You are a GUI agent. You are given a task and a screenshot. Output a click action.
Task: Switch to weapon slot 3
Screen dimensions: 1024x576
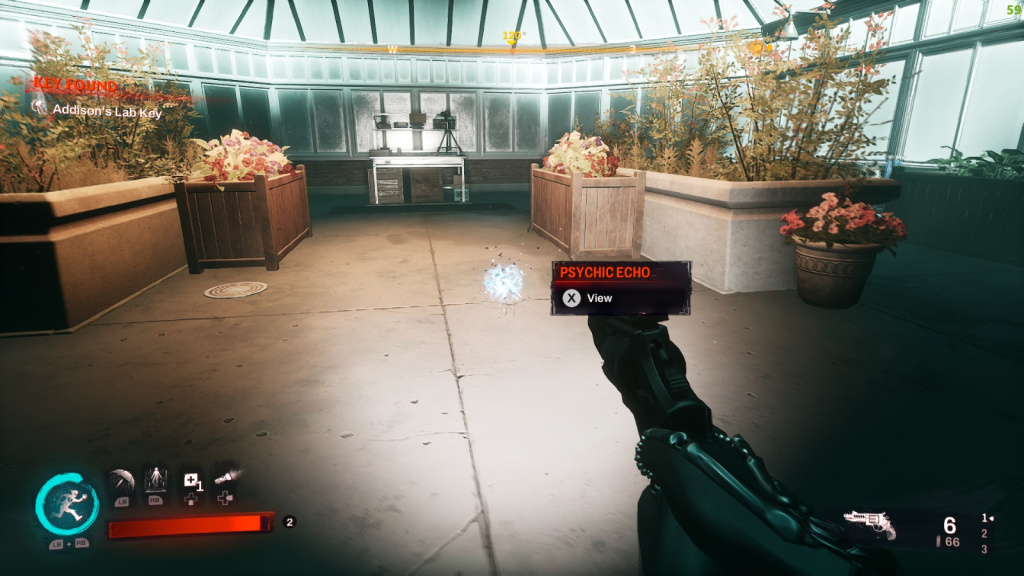pos(984,549)
